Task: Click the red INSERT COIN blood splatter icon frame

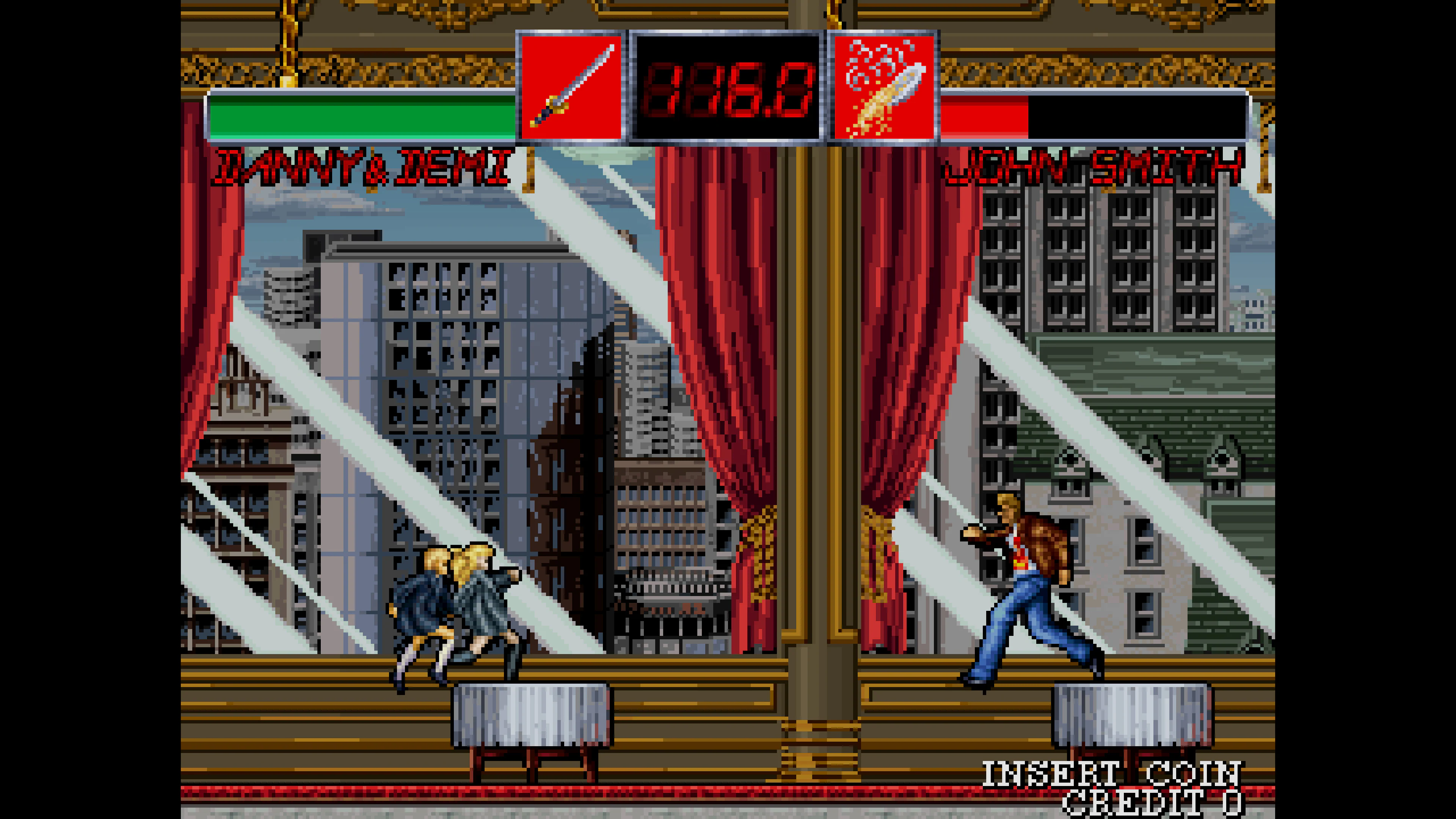Action: (x=883, y=88)
